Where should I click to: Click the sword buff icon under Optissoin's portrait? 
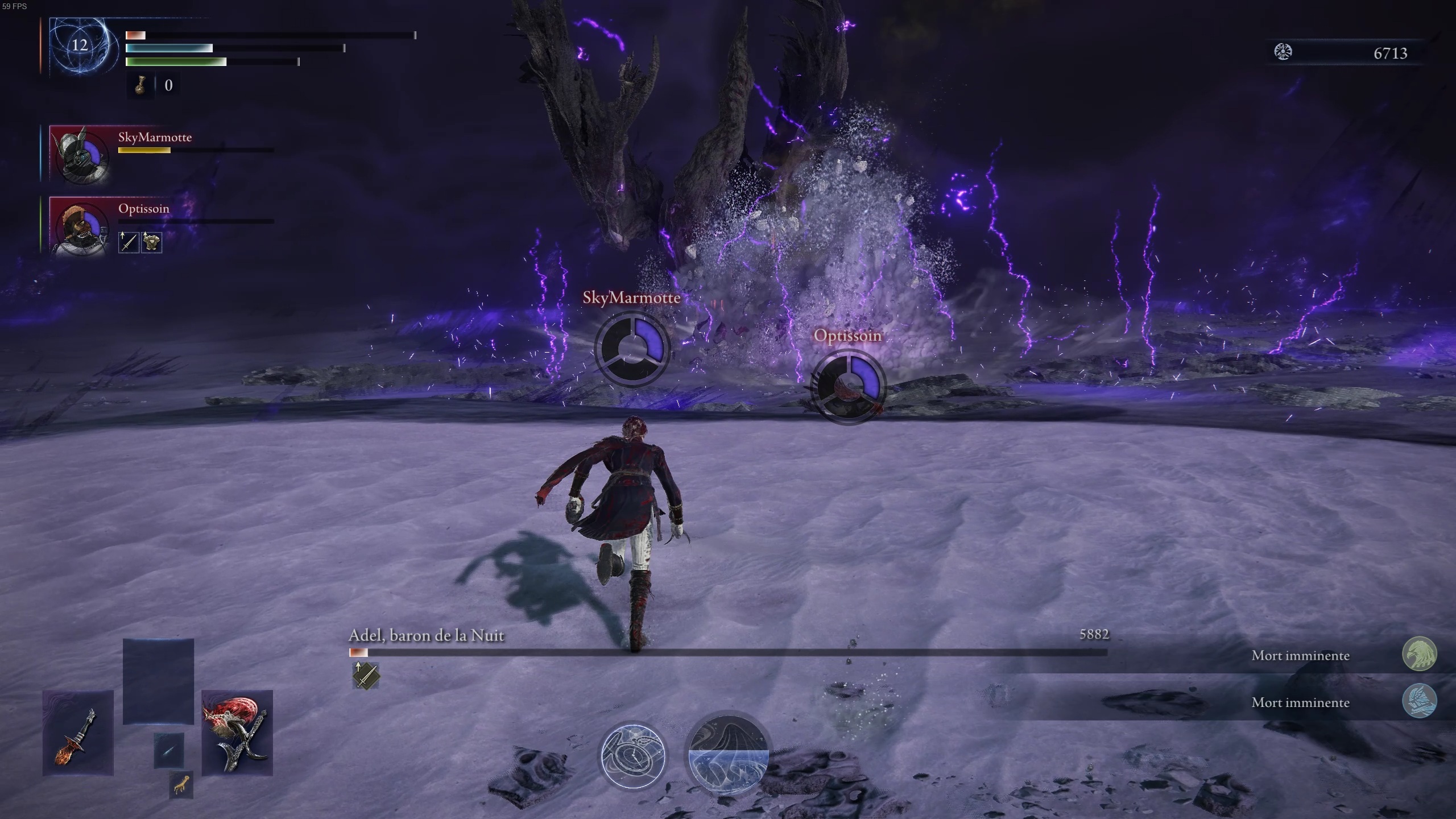pos(128,242)
